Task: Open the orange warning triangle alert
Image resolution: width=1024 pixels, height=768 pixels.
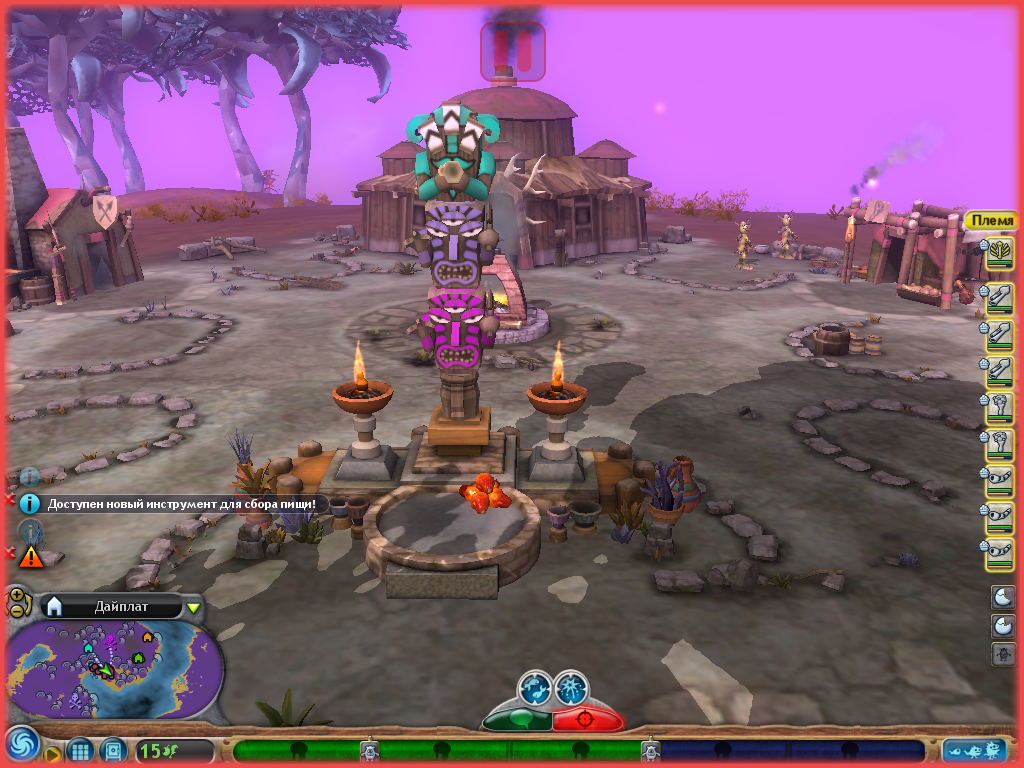Action: point(31,556)
